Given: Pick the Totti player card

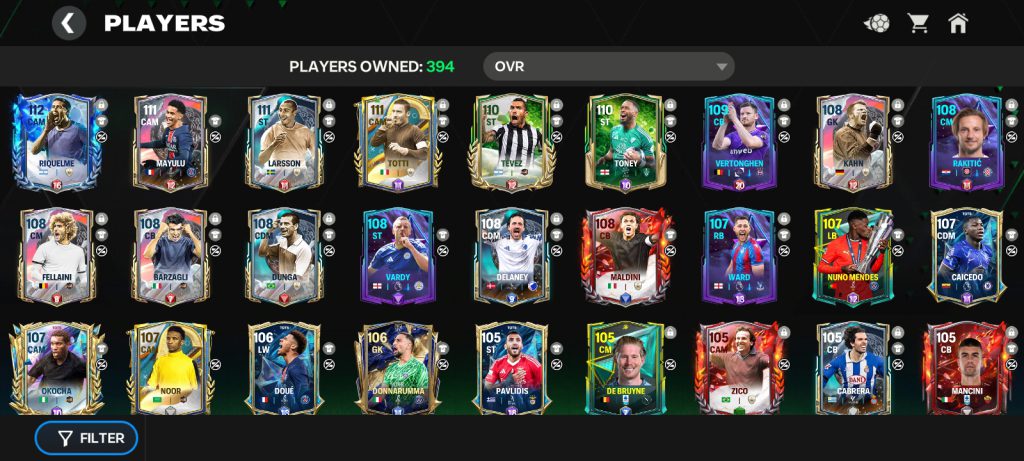Looking at the screenshot, I should coord(396,142).
